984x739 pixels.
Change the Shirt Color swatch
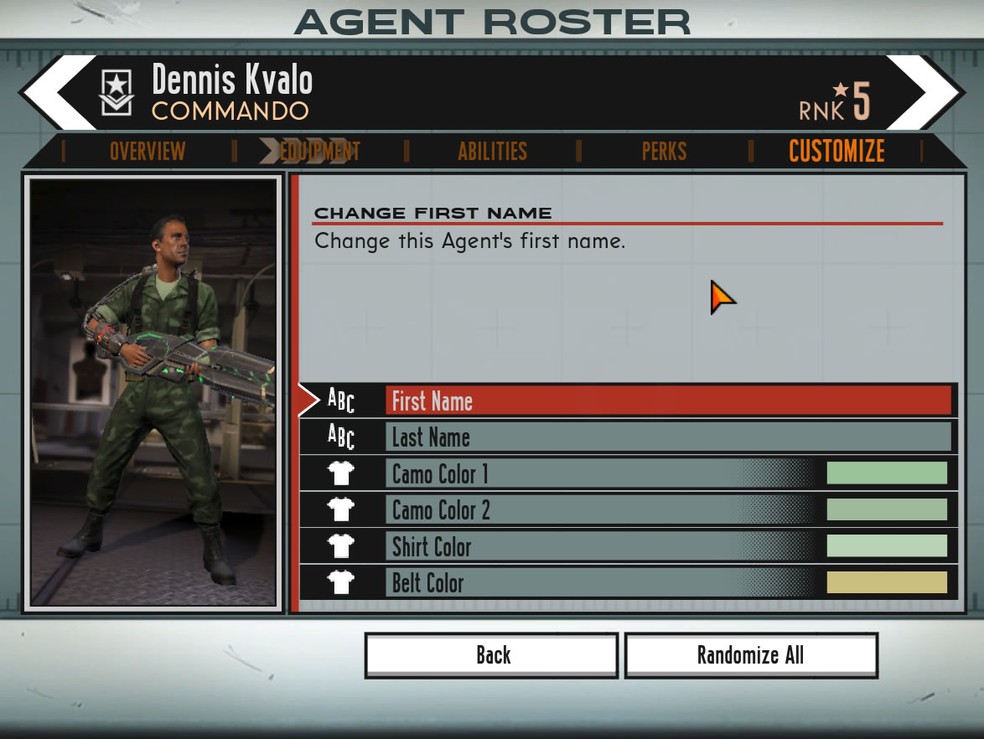pos(886,546)
